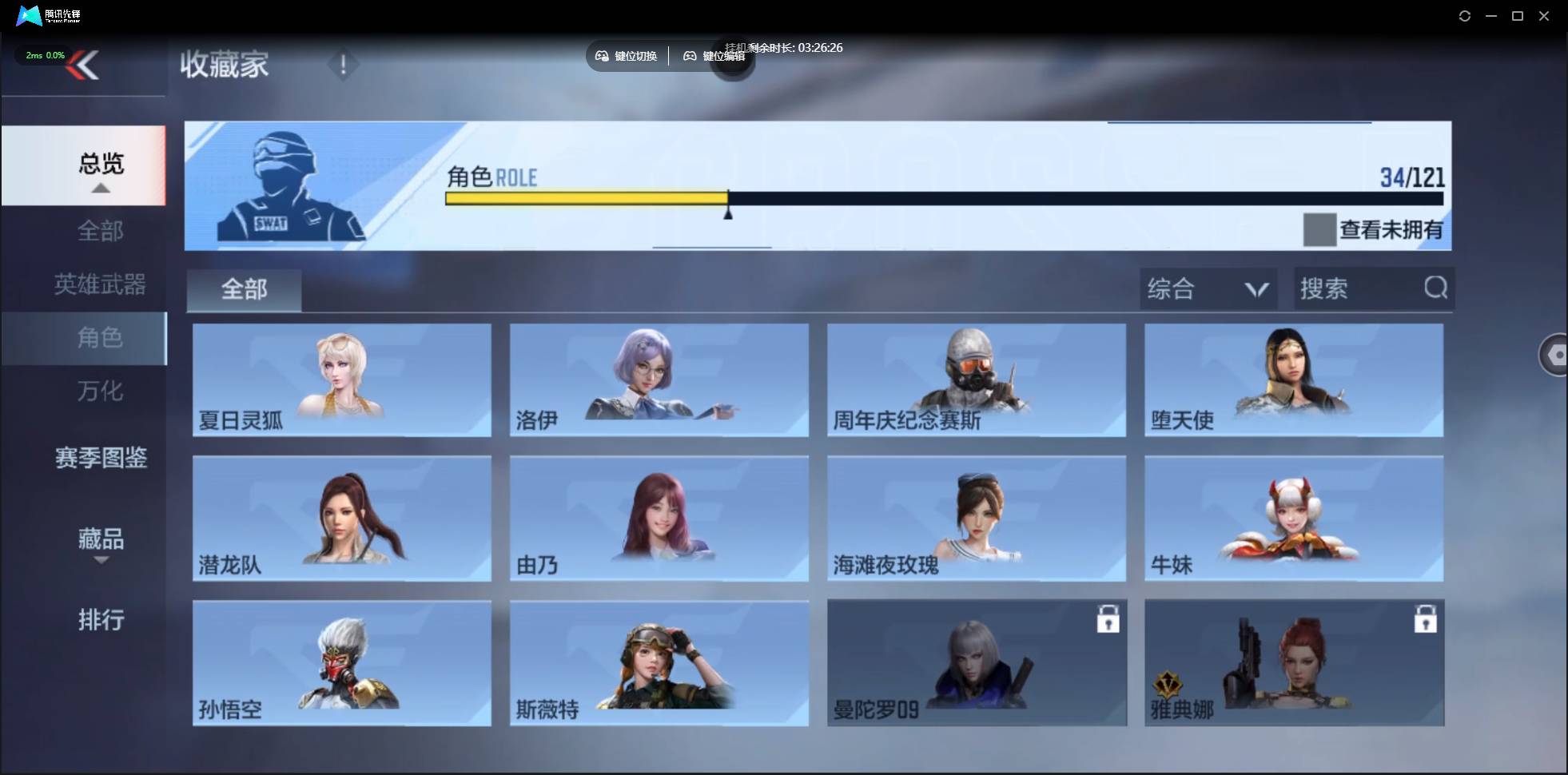The width and height of the screenshot is (1568, 775).
Task: Click the refresh icon in the titlebar
Action: pos(1465,15)
